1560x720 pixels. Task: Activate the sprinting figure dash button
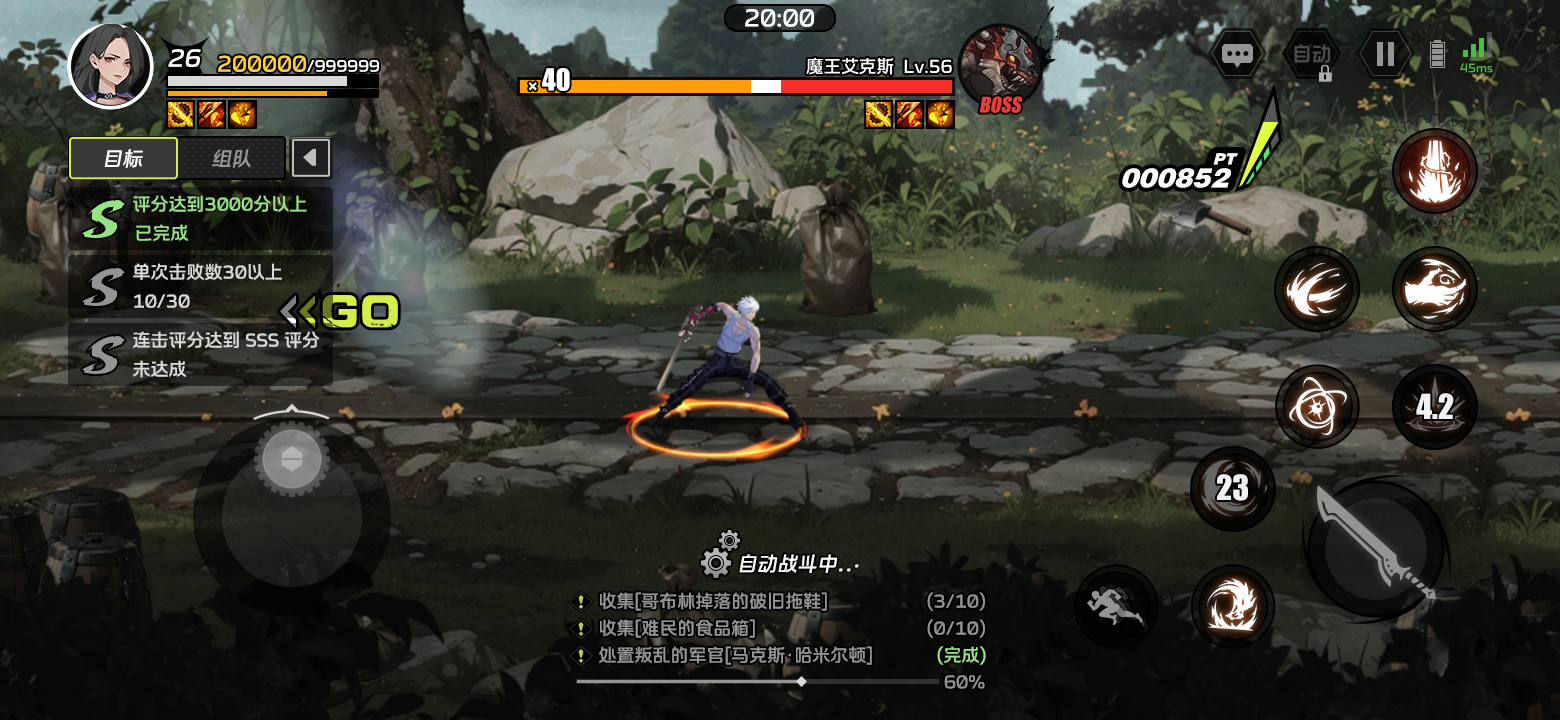coord(1116,607)
